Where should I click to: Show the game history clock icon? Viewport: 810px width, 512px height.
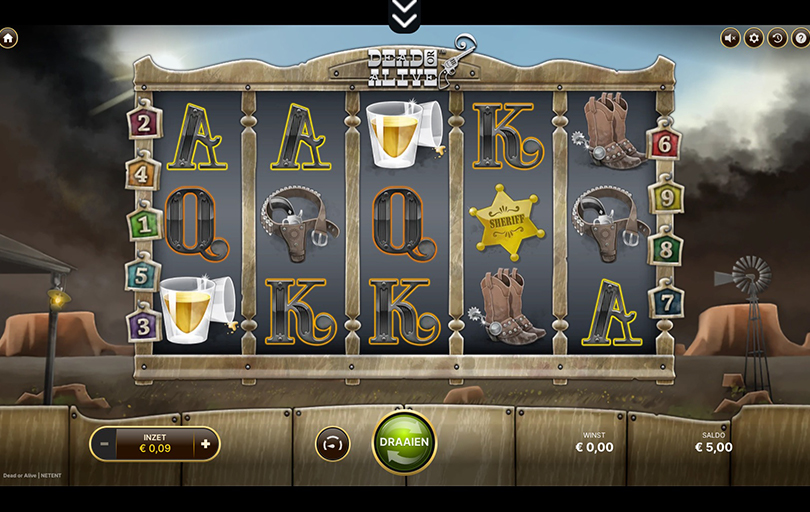pyautogui.click(x=777, y=38)
